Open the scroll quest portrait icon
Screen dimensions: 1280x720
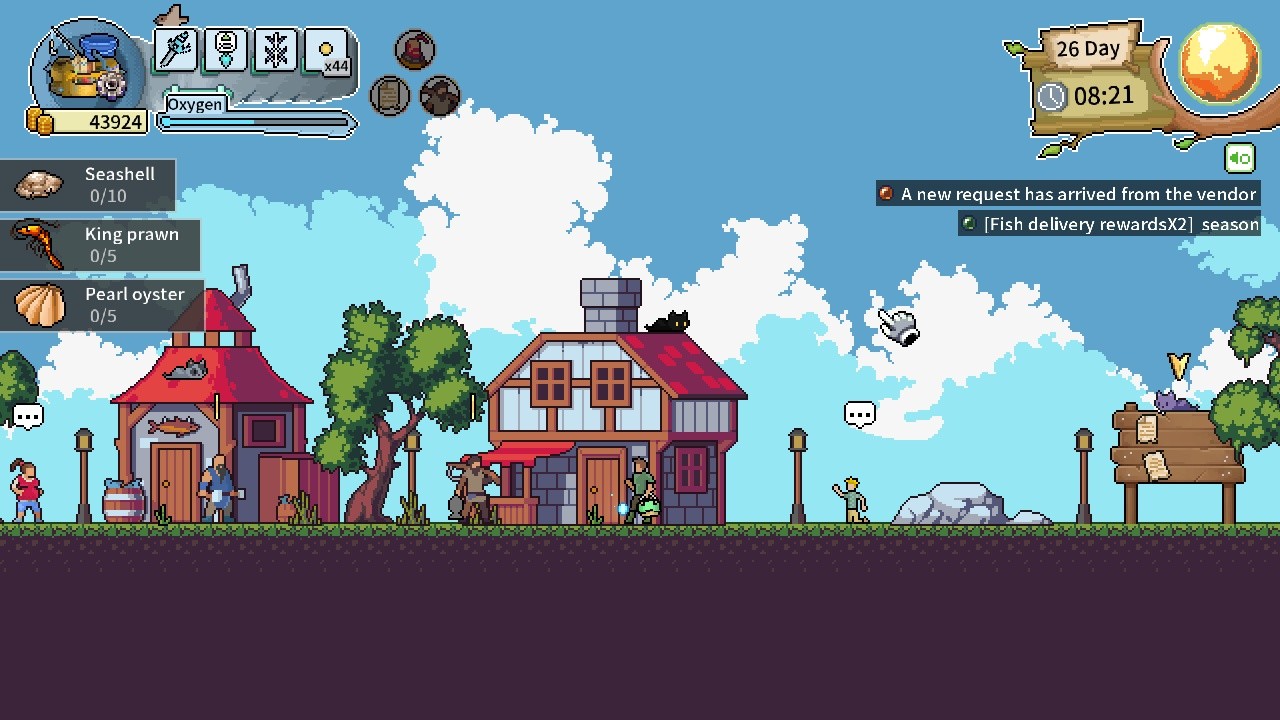[390, 96]
